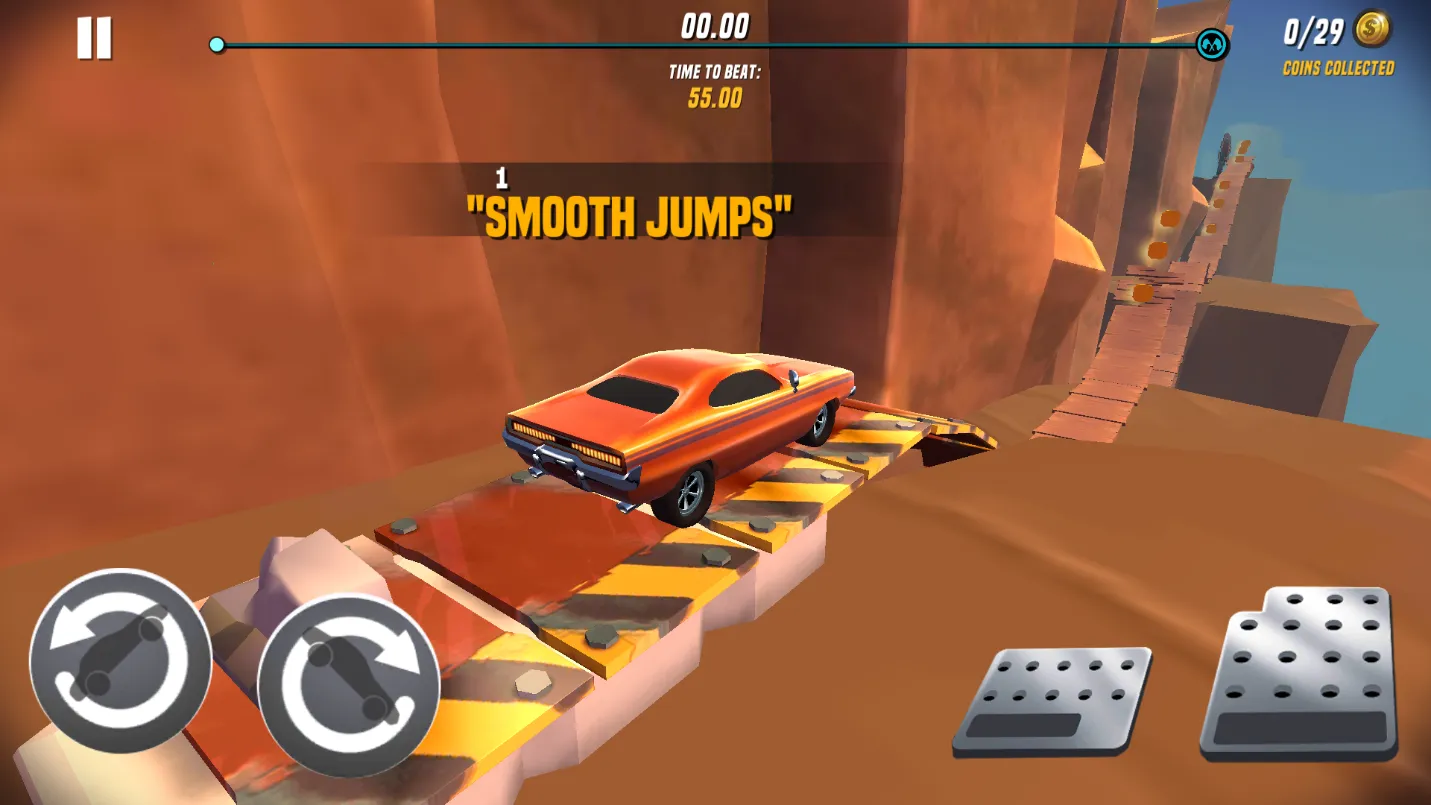Pause the game
Screen dimensions: 1431x805
[x=94, y=39]
